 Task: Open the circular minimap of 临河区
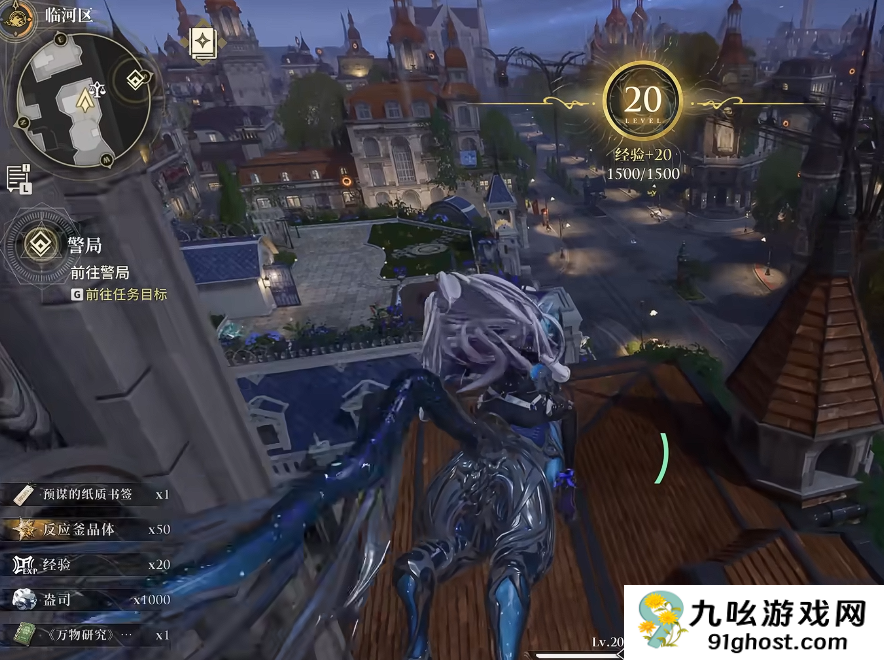[80, 100]
